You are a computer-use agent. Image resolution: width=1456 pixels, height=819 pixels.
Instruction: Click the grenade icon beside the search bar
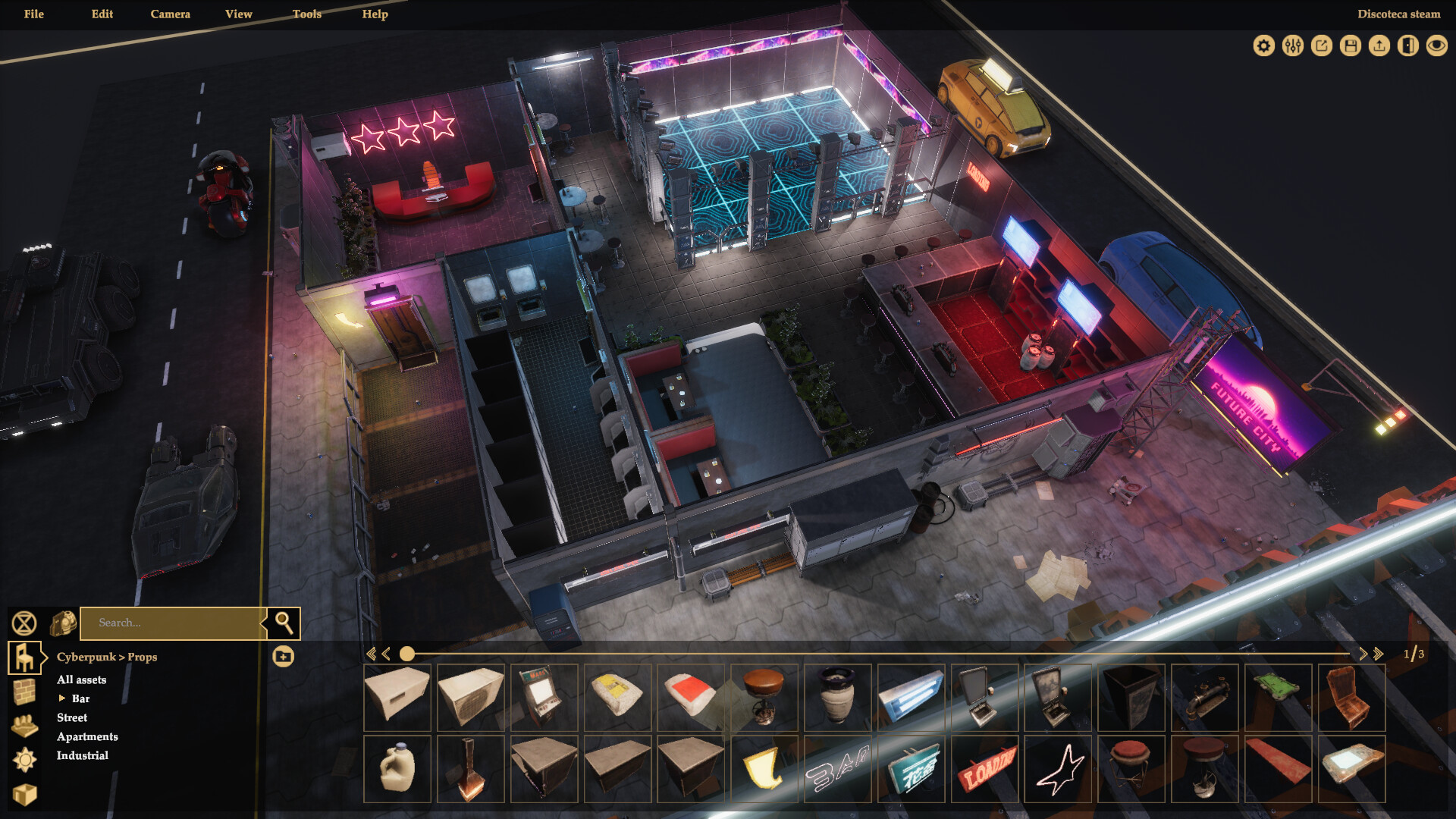pos(64,623)
